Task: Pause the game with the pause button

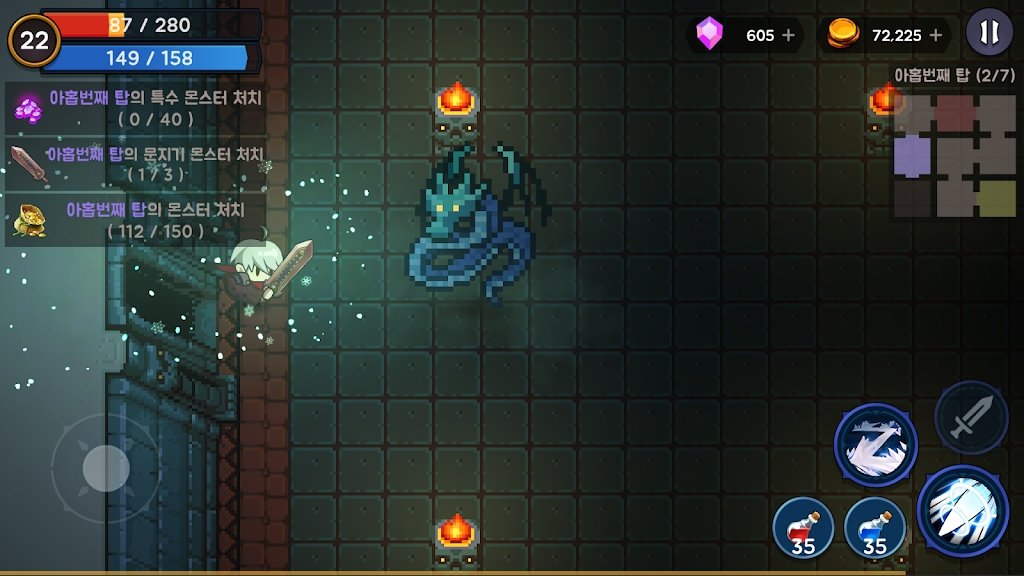Action: tap(989, 33)
